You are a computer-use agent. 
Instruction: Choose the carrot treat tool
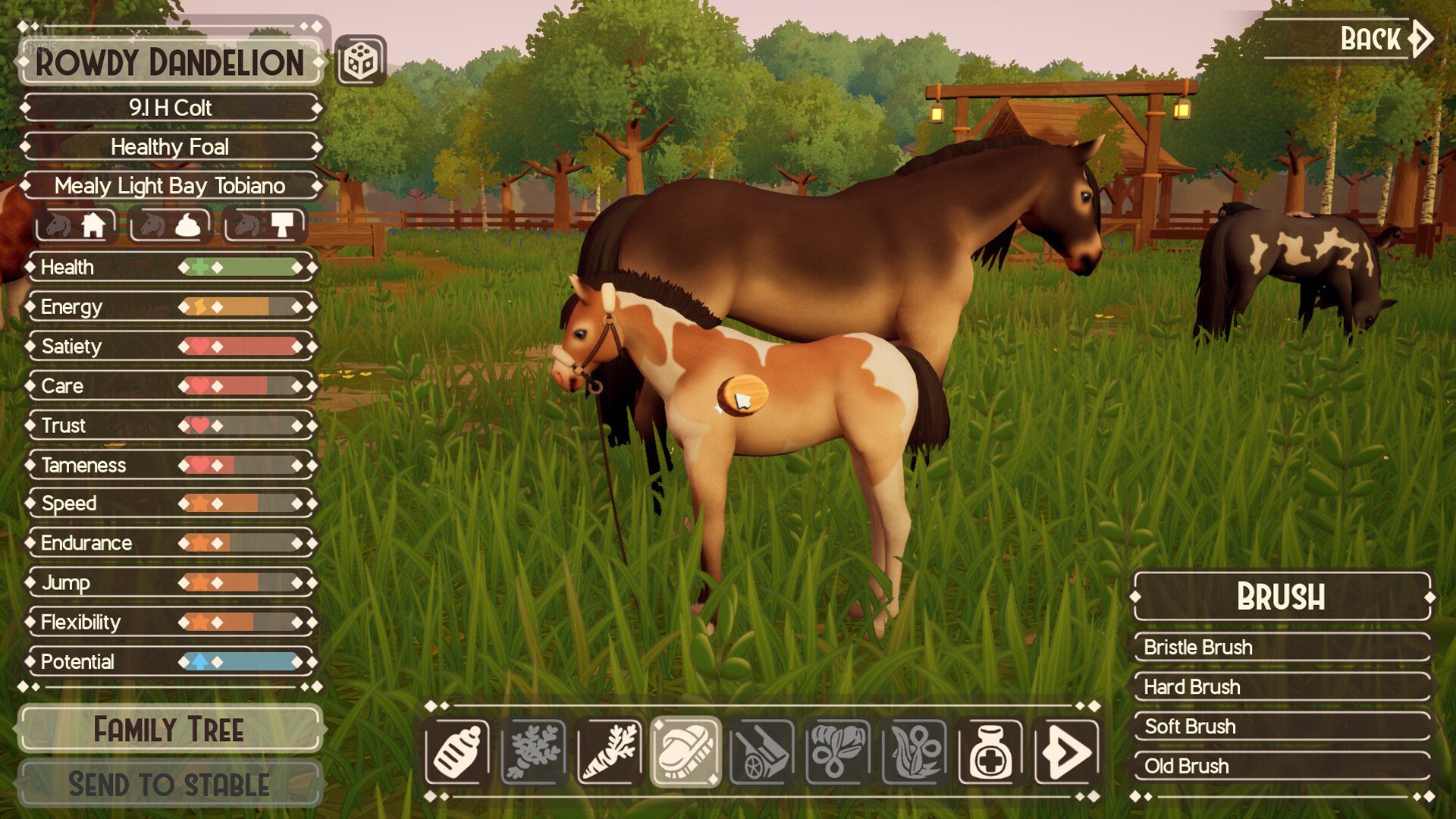(609, 752)
